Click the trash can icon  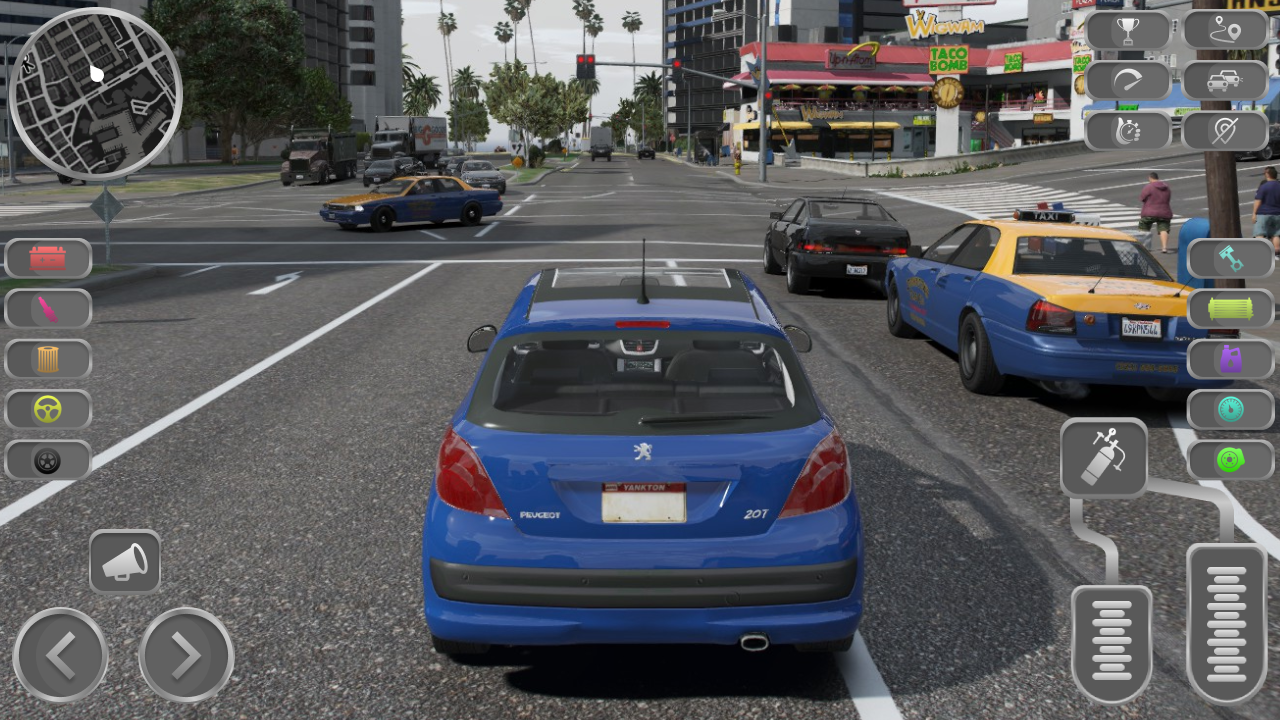[x=47, y=359]
